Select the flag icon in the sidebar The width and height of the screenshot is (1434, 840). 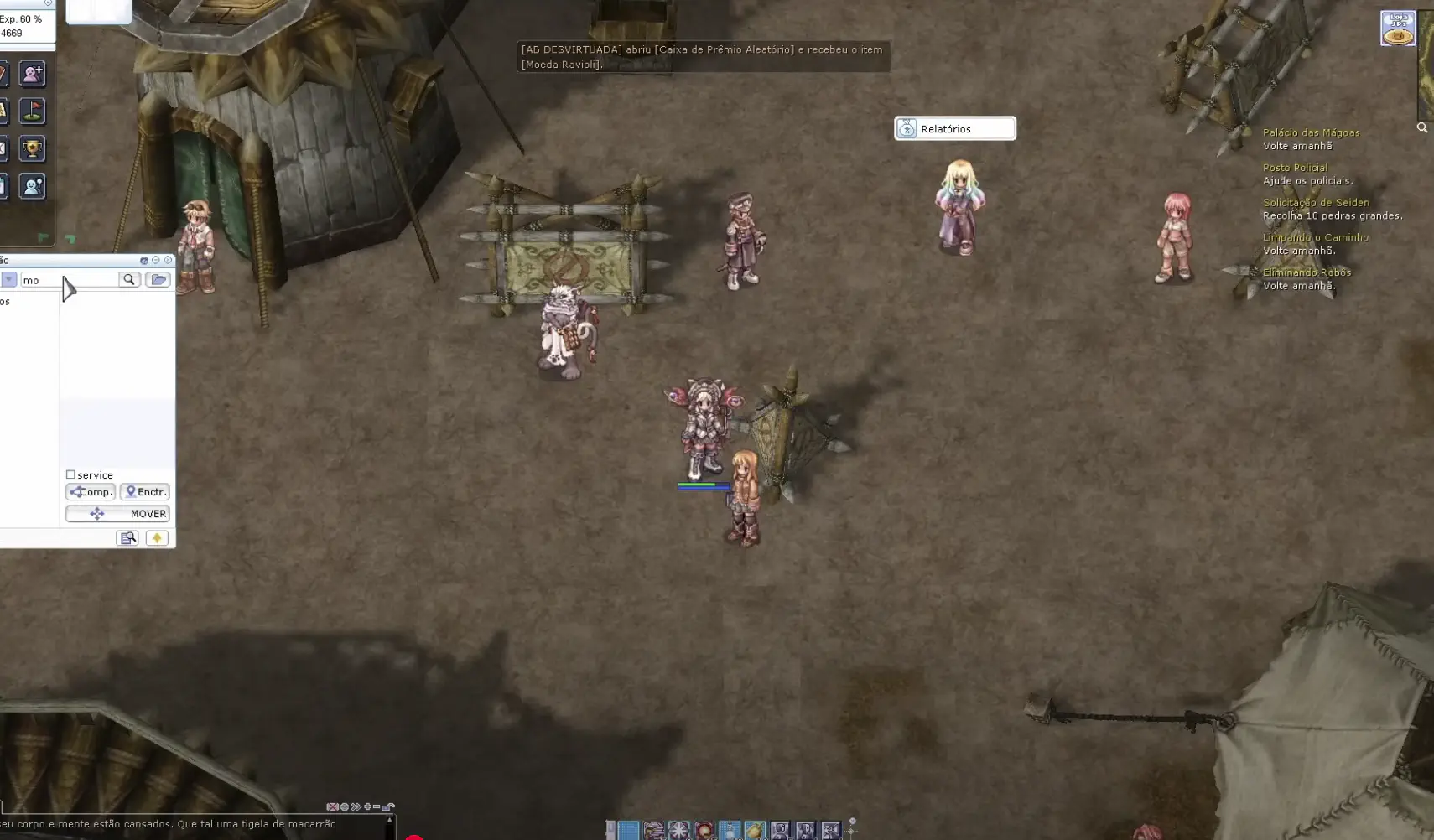(x=32, y=111)
